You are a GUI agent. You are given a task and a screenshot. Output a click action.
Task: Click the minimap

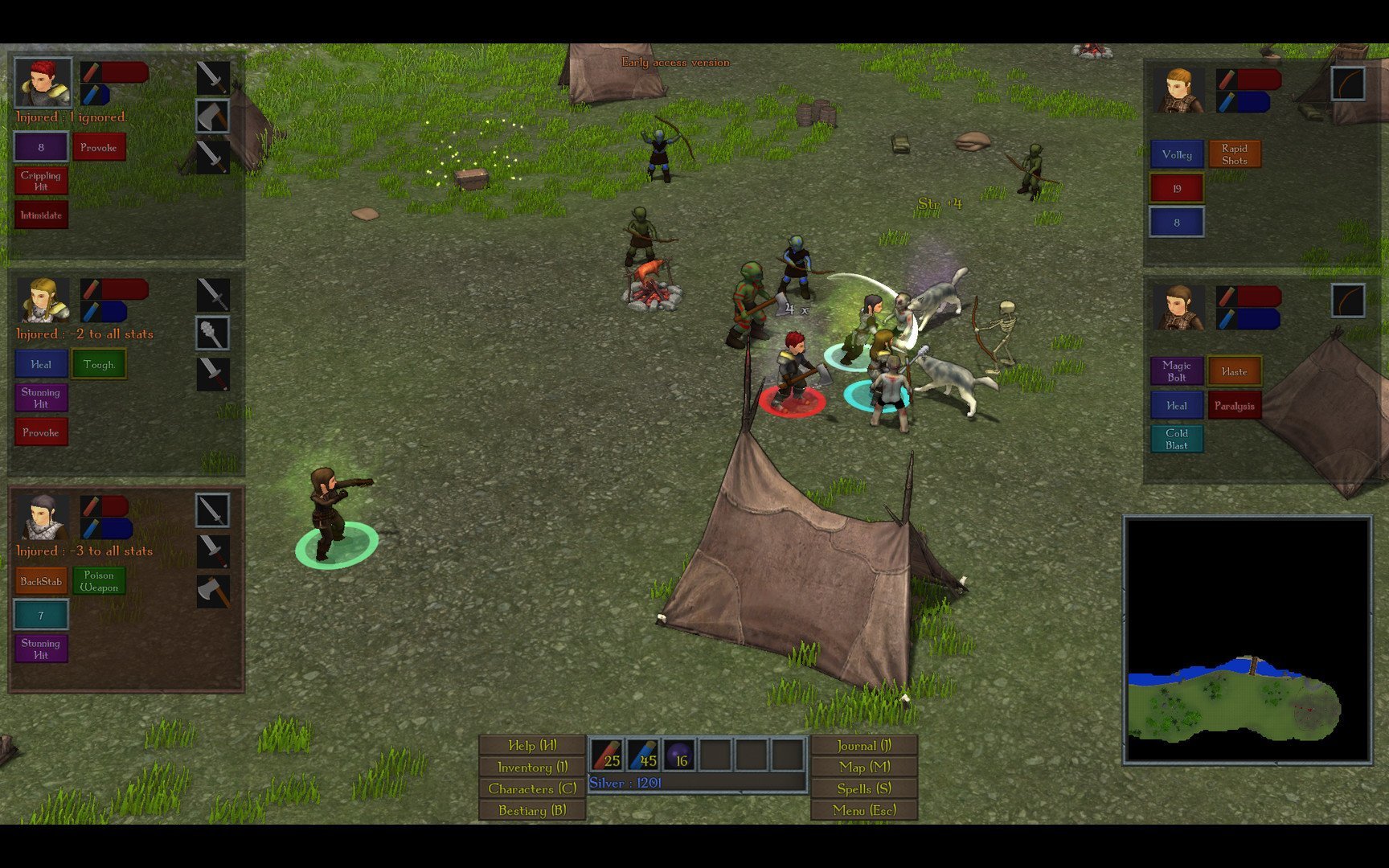click(x=1248, y=640)
